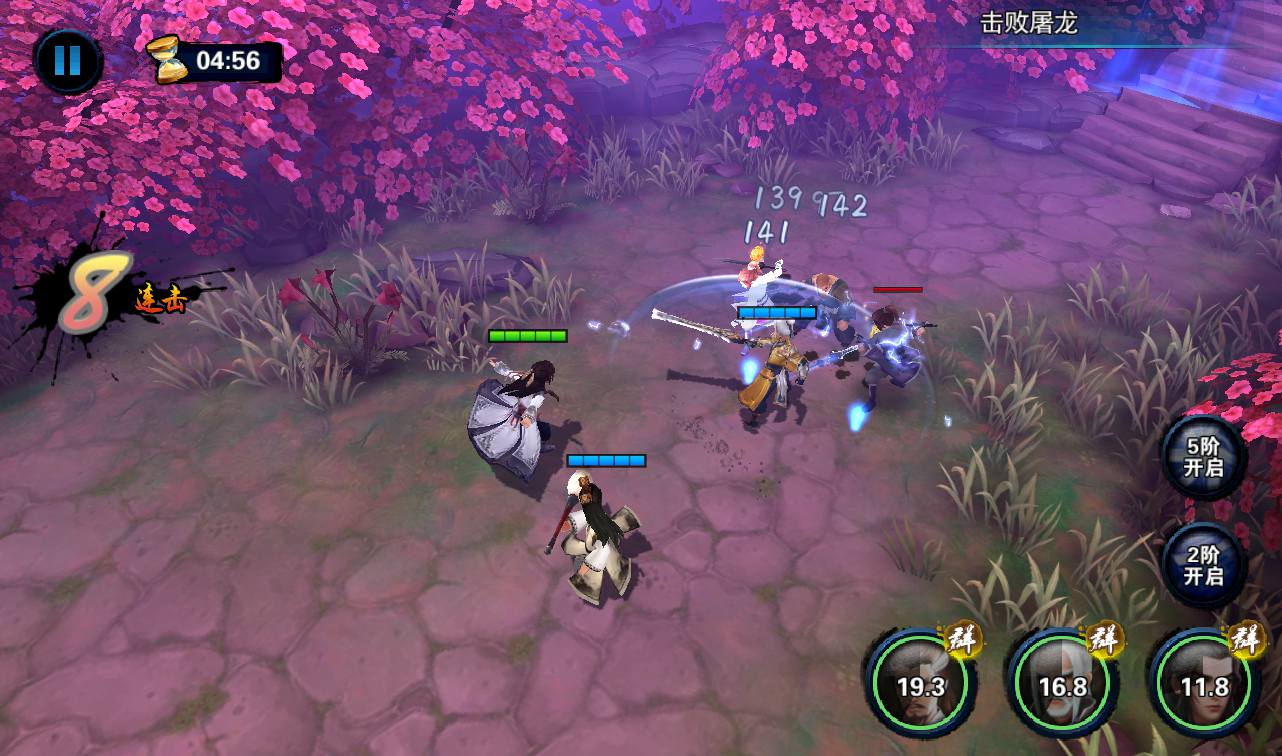Activate hero skill showing 19.3 cooldown
The height and width of the screenshot is (756, 1282).
pyautogui.click(x=920, y=685)
